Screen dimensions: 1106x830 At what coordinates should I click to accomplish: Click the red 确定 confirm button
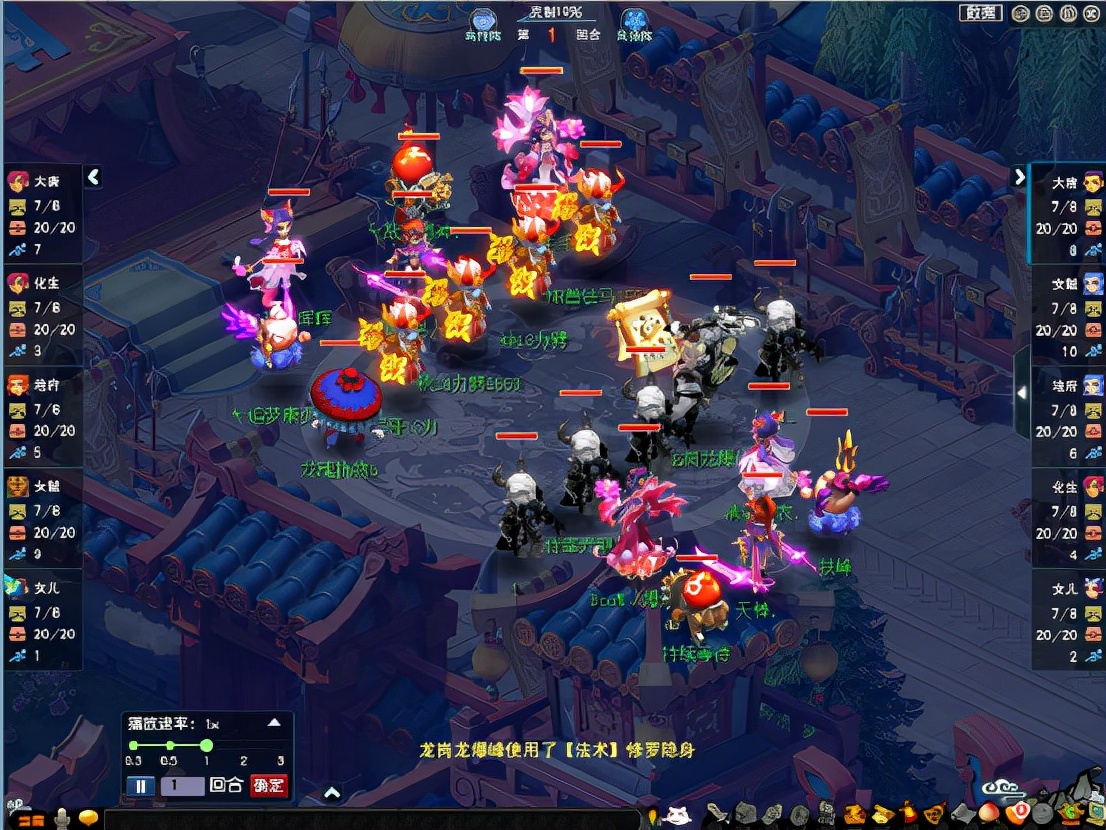click(x=268, y=786)
